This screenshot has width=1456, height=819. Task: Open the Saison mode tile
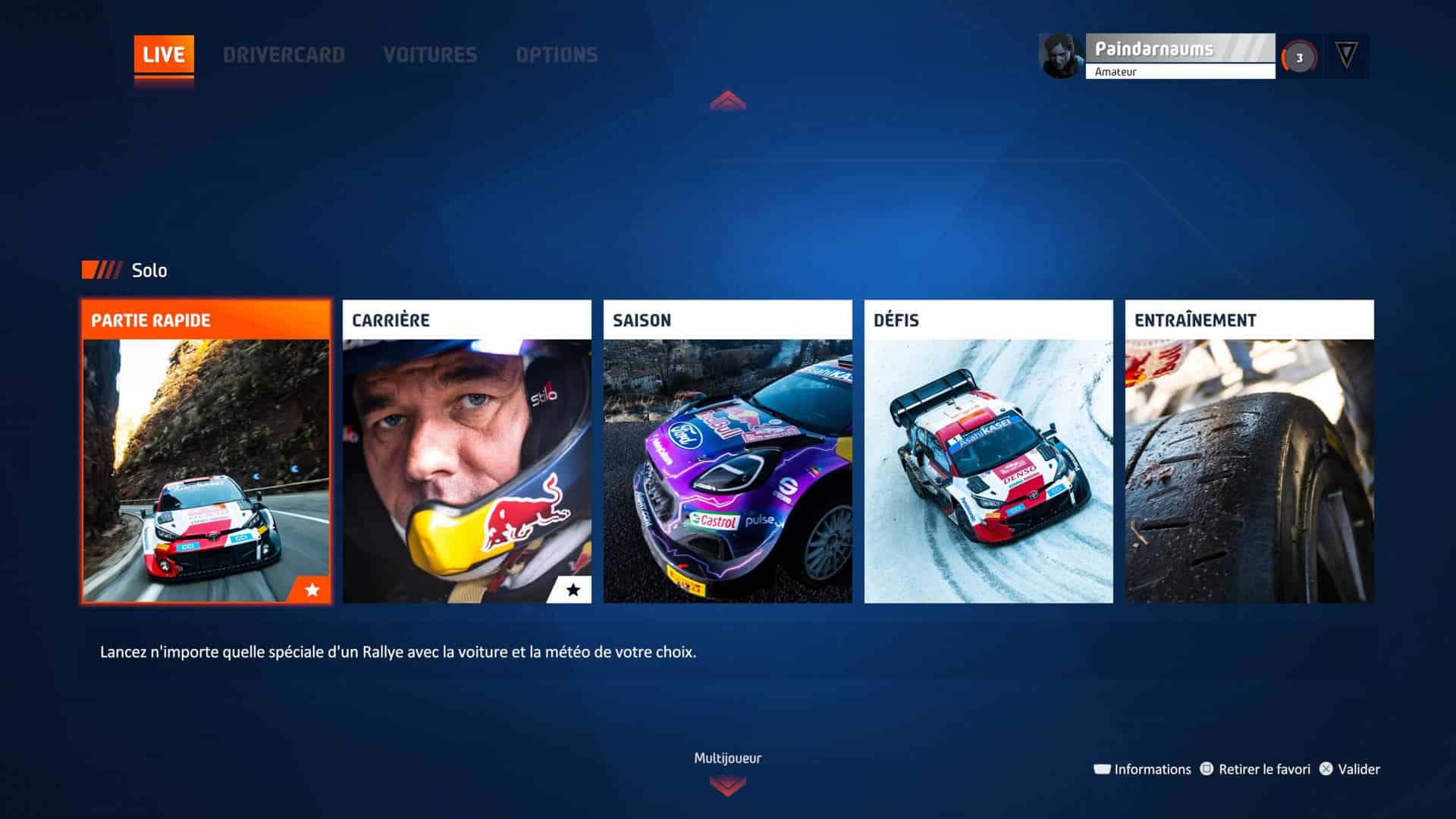pyautogui.click(x=728, y=451)
